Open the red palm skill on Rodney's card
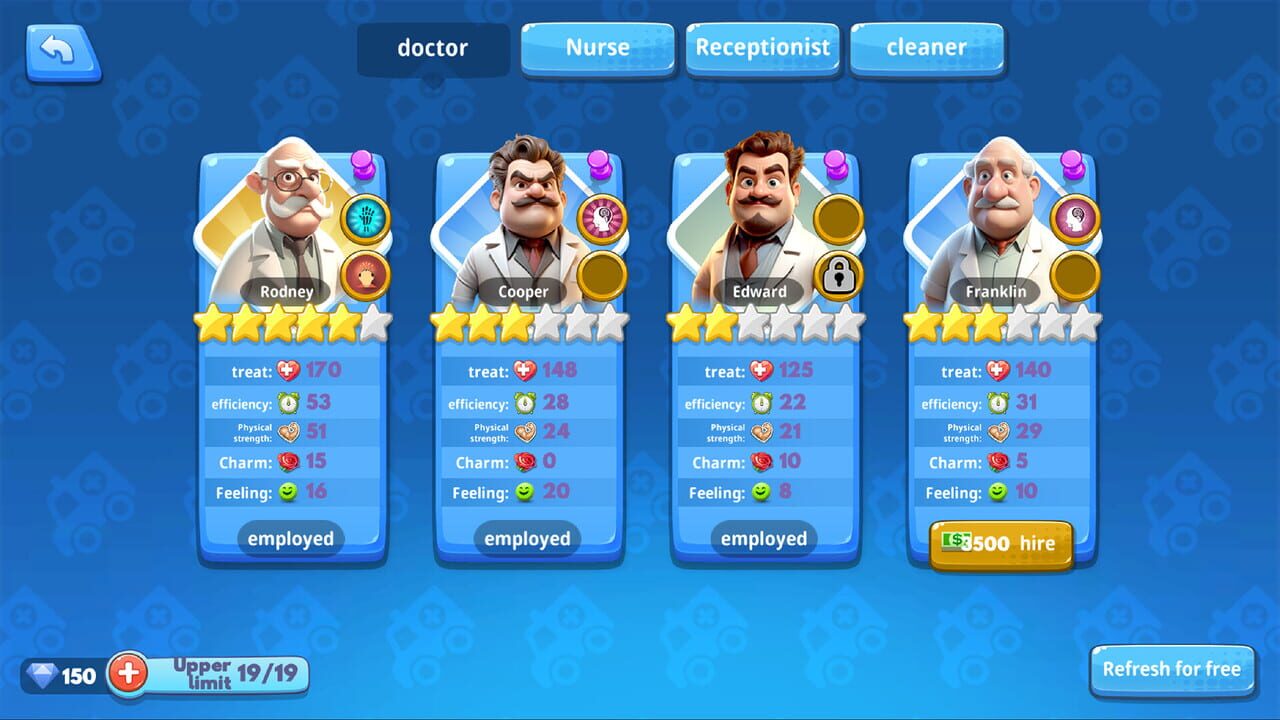1280x720 pixels. point(367,272)
